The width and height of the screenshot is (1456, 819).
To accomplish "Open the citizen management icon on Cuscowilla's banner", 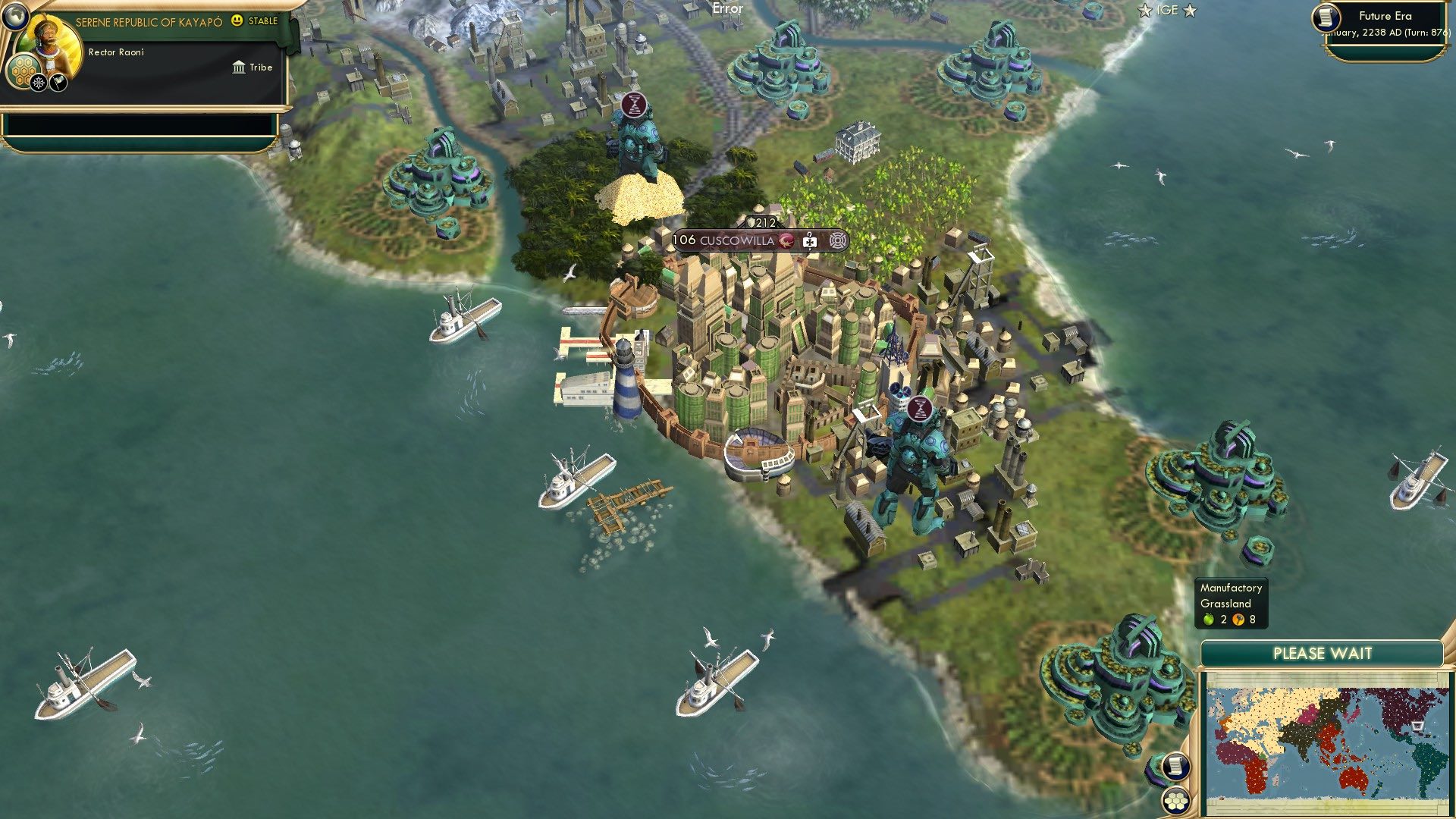I will [x=840, y=241].
